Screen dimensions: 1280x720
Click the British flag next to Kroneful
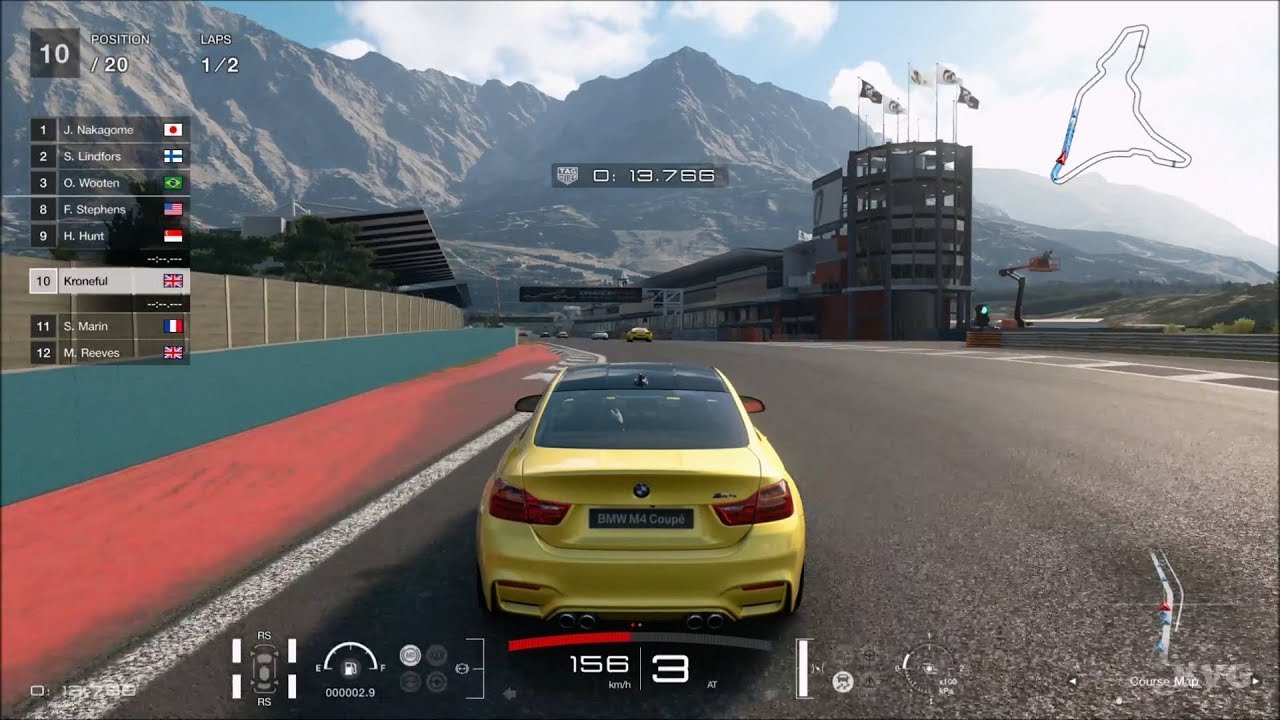pos(170,281)
